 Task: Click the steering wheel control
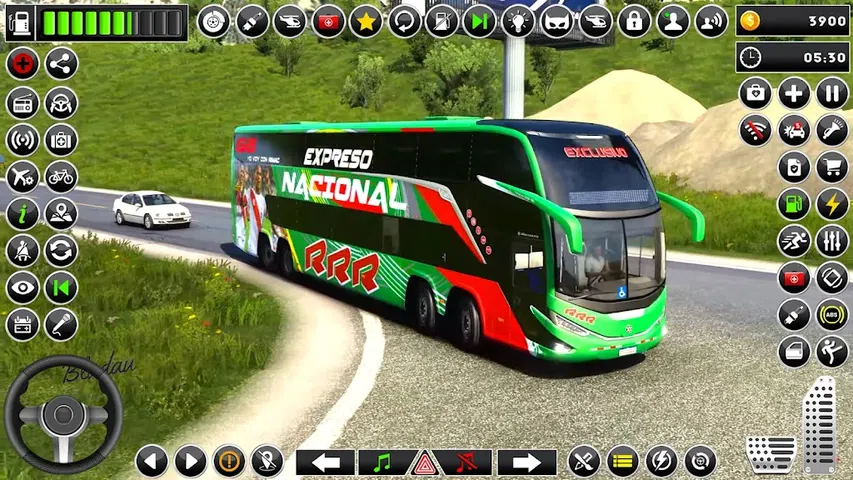click(63, 415)
